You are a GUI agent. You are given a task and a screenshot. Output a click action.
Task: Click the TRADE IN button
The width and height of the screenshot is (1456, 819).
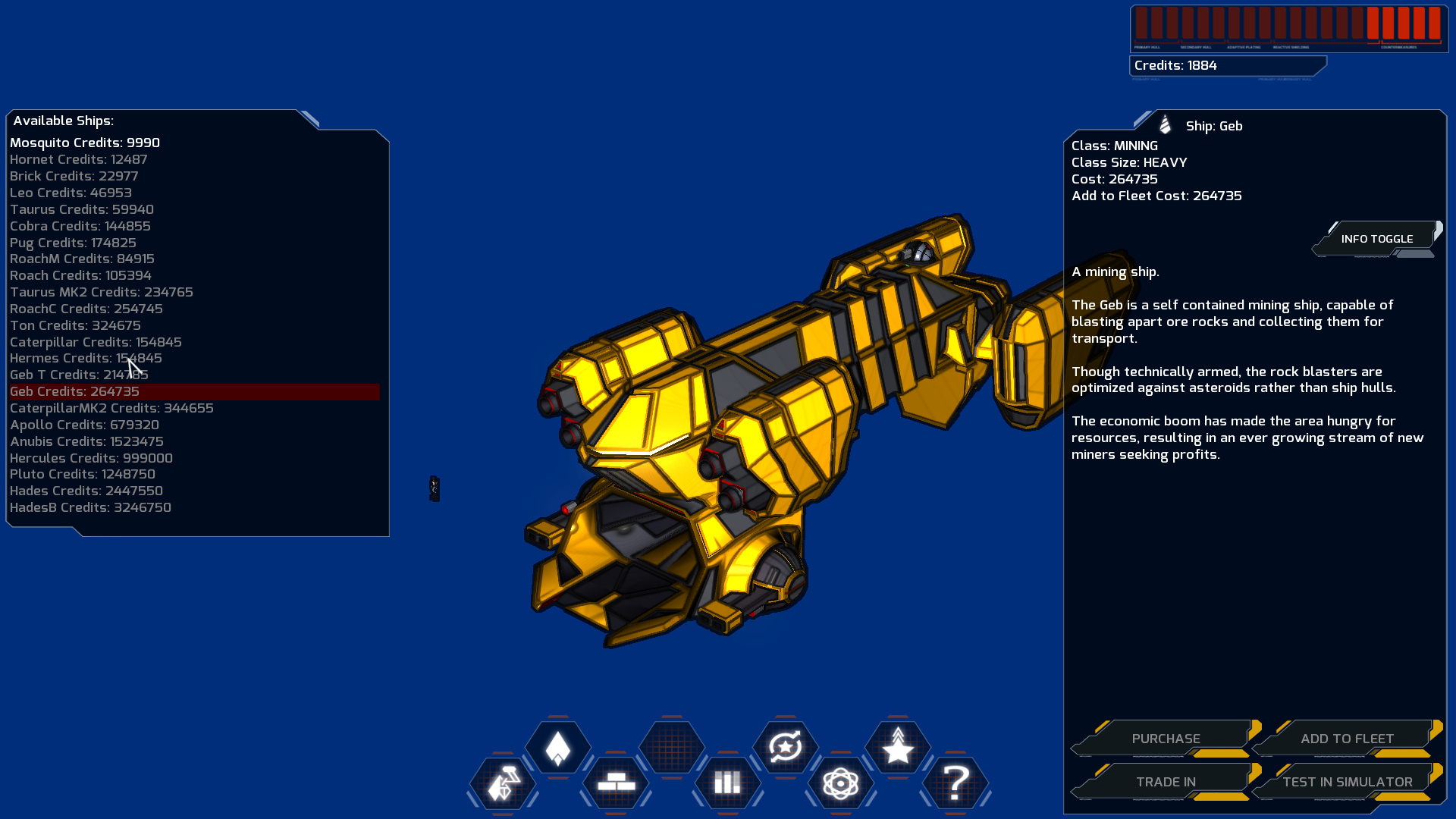[1166, 782]
